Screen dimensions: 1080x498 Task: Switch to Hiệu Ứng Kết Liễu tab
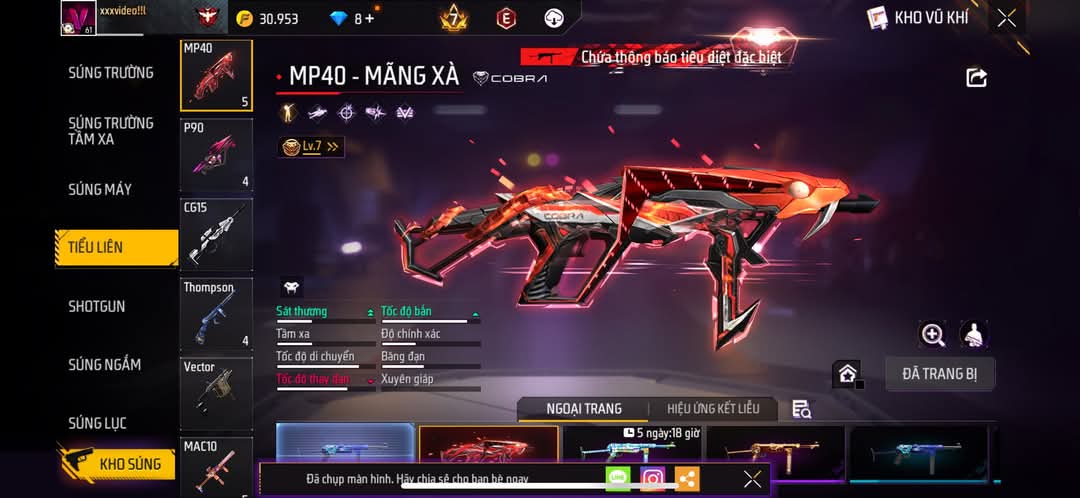pos(713,409)
